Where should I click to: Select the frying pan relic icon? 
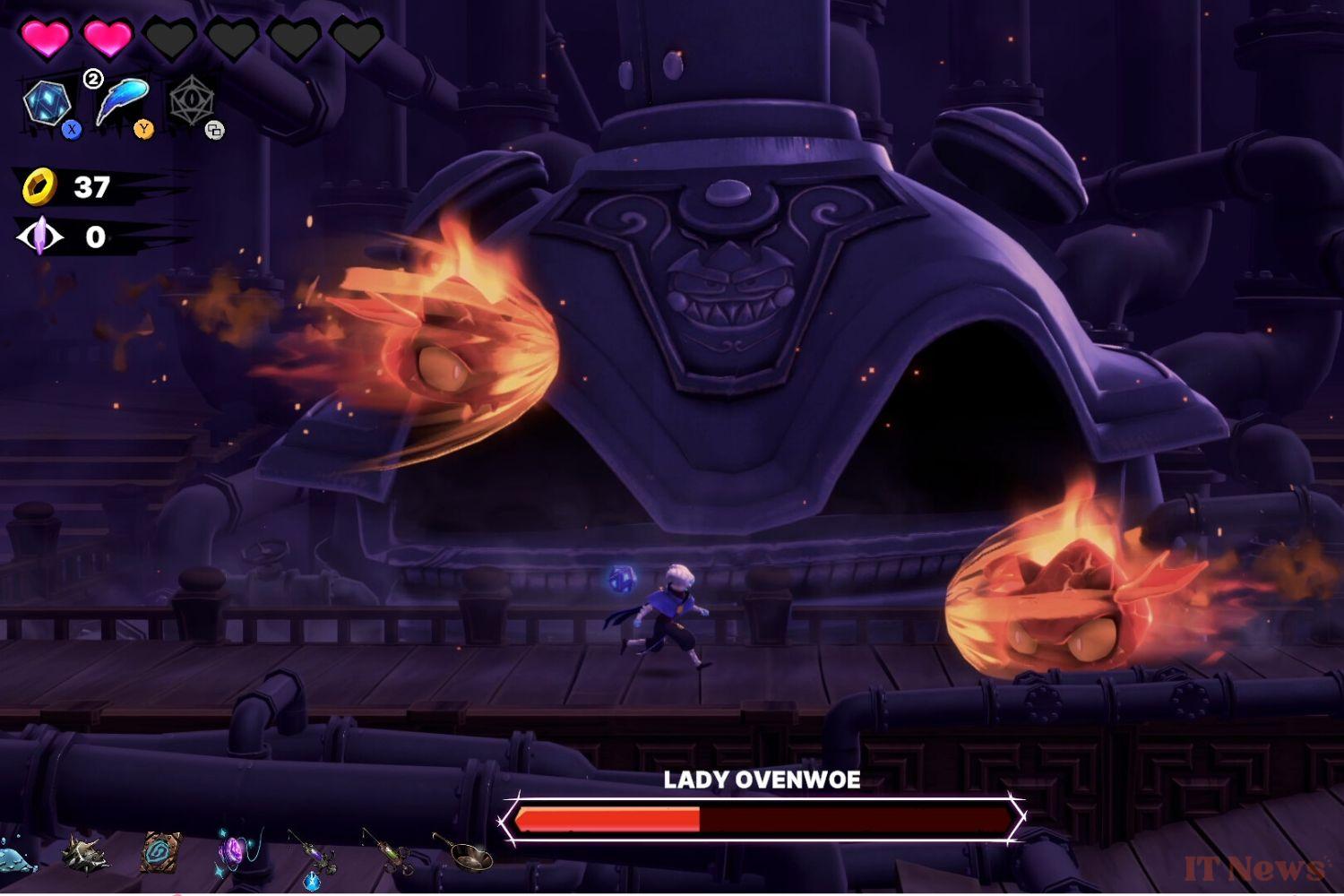pyautogui.click(x=464, y=853)
